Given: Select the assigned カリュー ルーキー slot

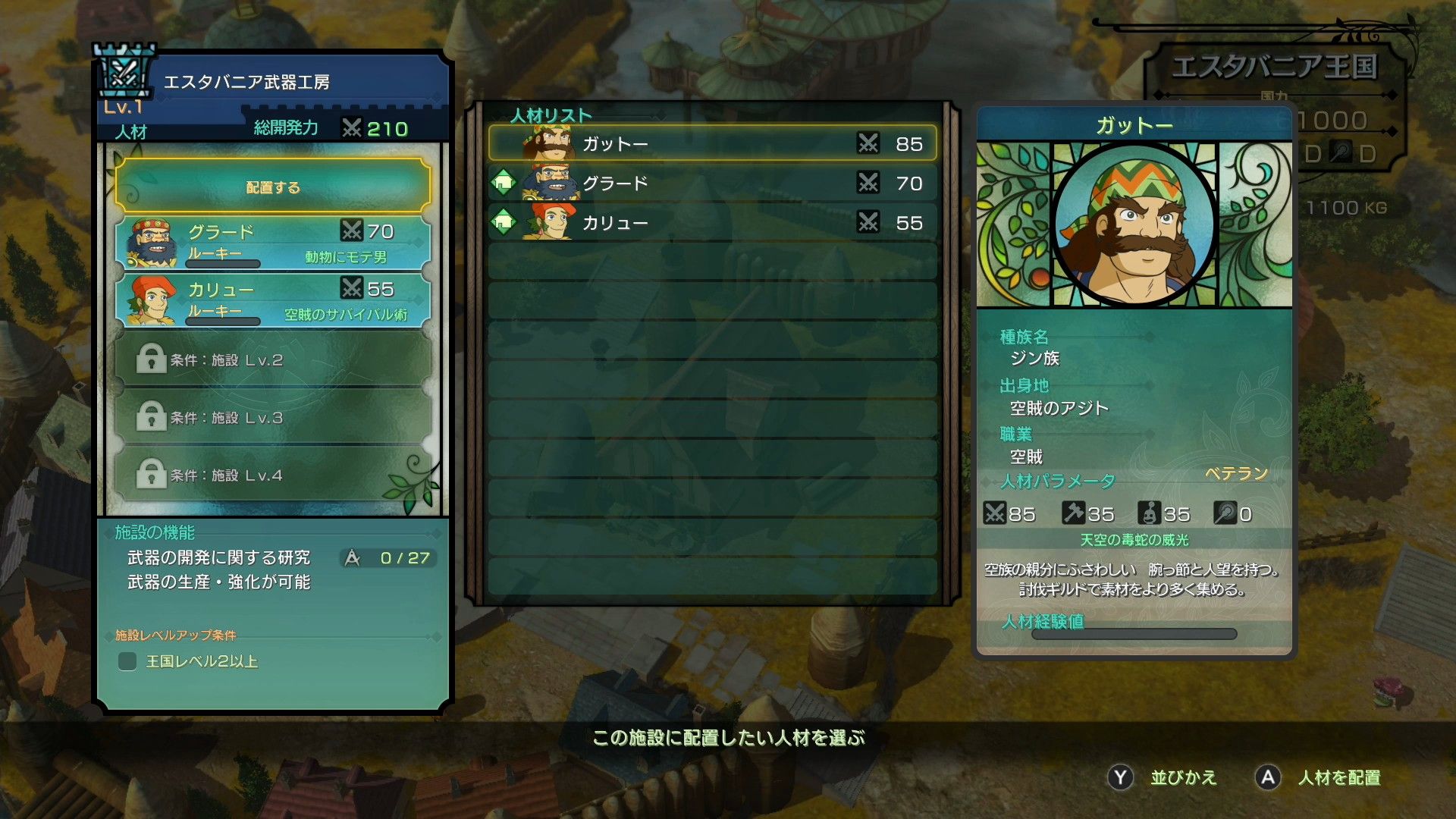Looking at the screenshot, I should (273, 300).
